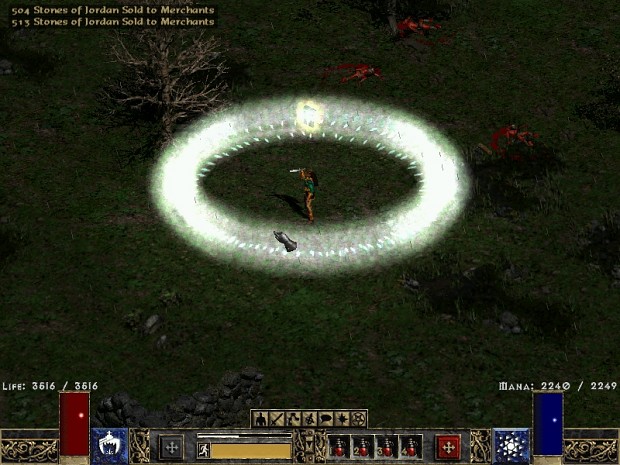Open the character stats screen icon
The width and height of the screenshot is (620, 465).
click(x=261, y=418)
